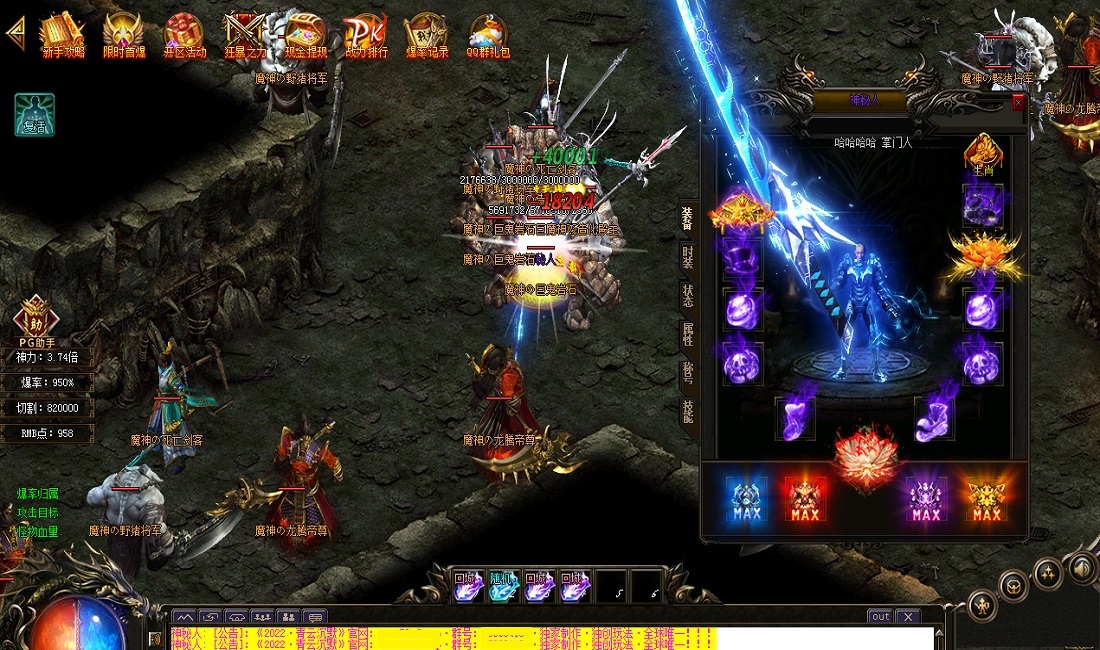
Task: Open the 开区活动 gift box event
Action: point(184,35)
